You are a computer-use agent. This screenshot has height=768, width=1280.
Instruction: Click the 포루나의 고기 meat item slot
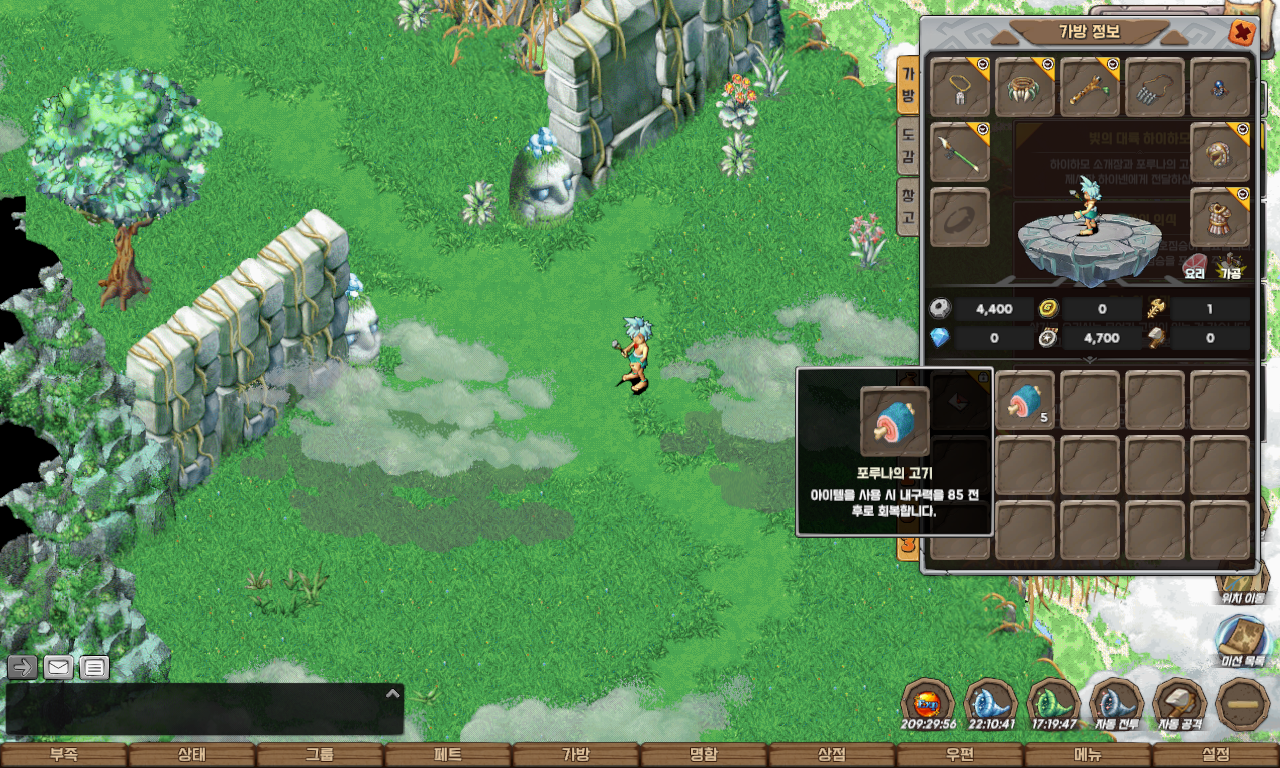click(1025, 400)
